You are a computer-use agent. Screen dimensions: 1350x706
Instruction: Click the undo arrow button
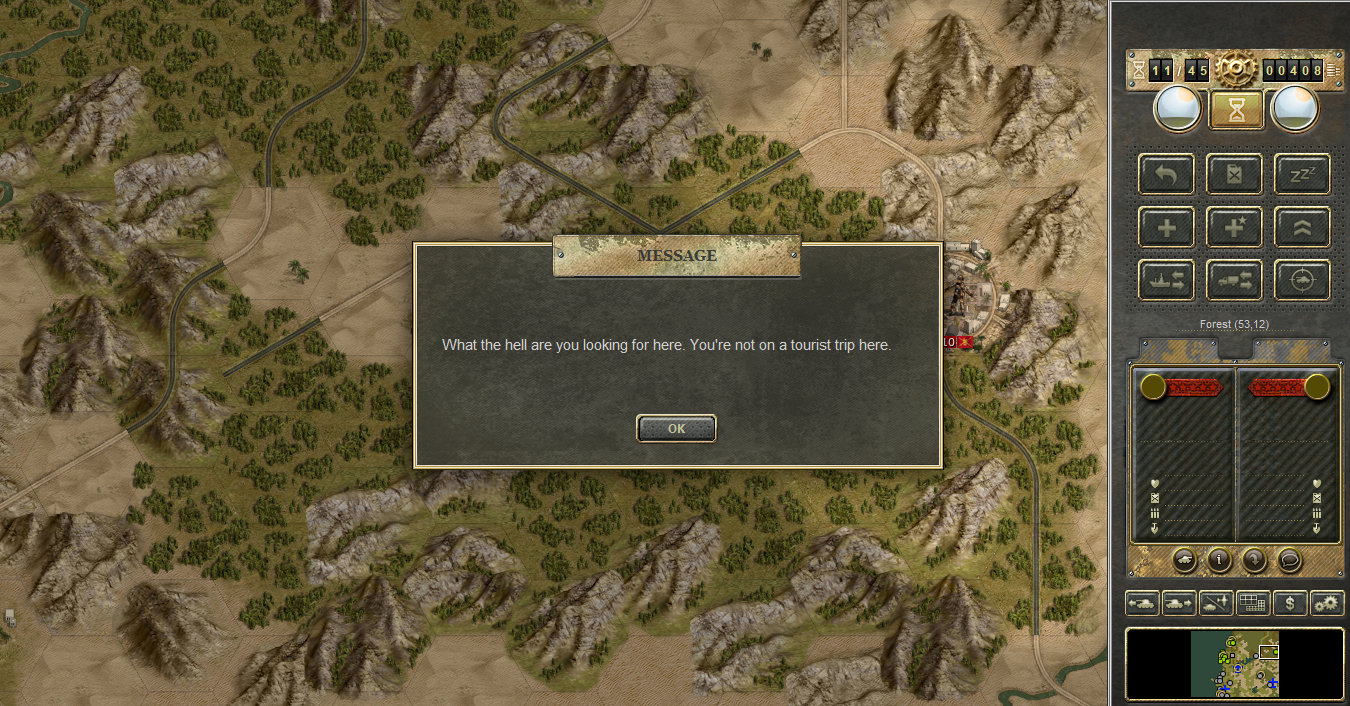pos(1166,174)
